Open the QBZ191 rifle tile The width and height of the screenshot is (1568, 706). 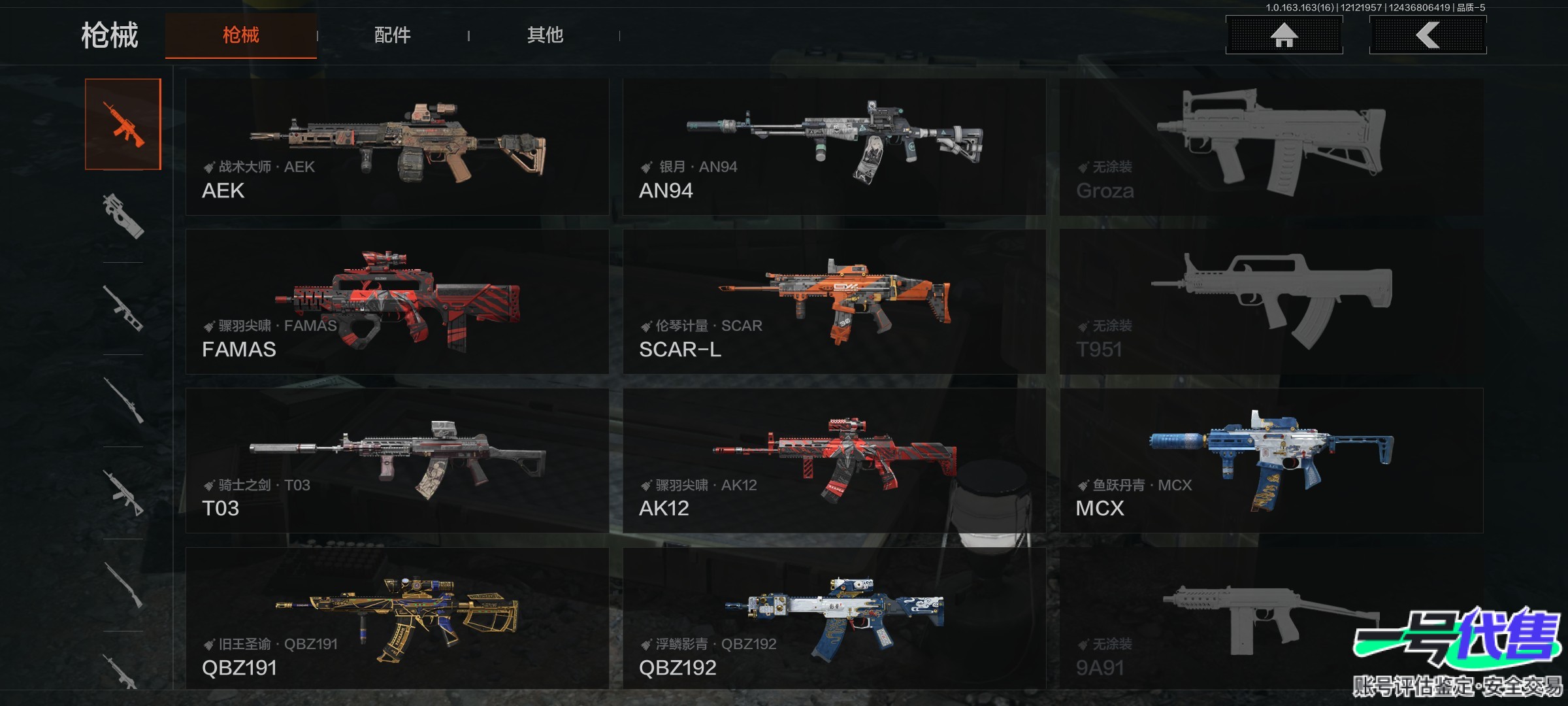[x=397, y=618]
